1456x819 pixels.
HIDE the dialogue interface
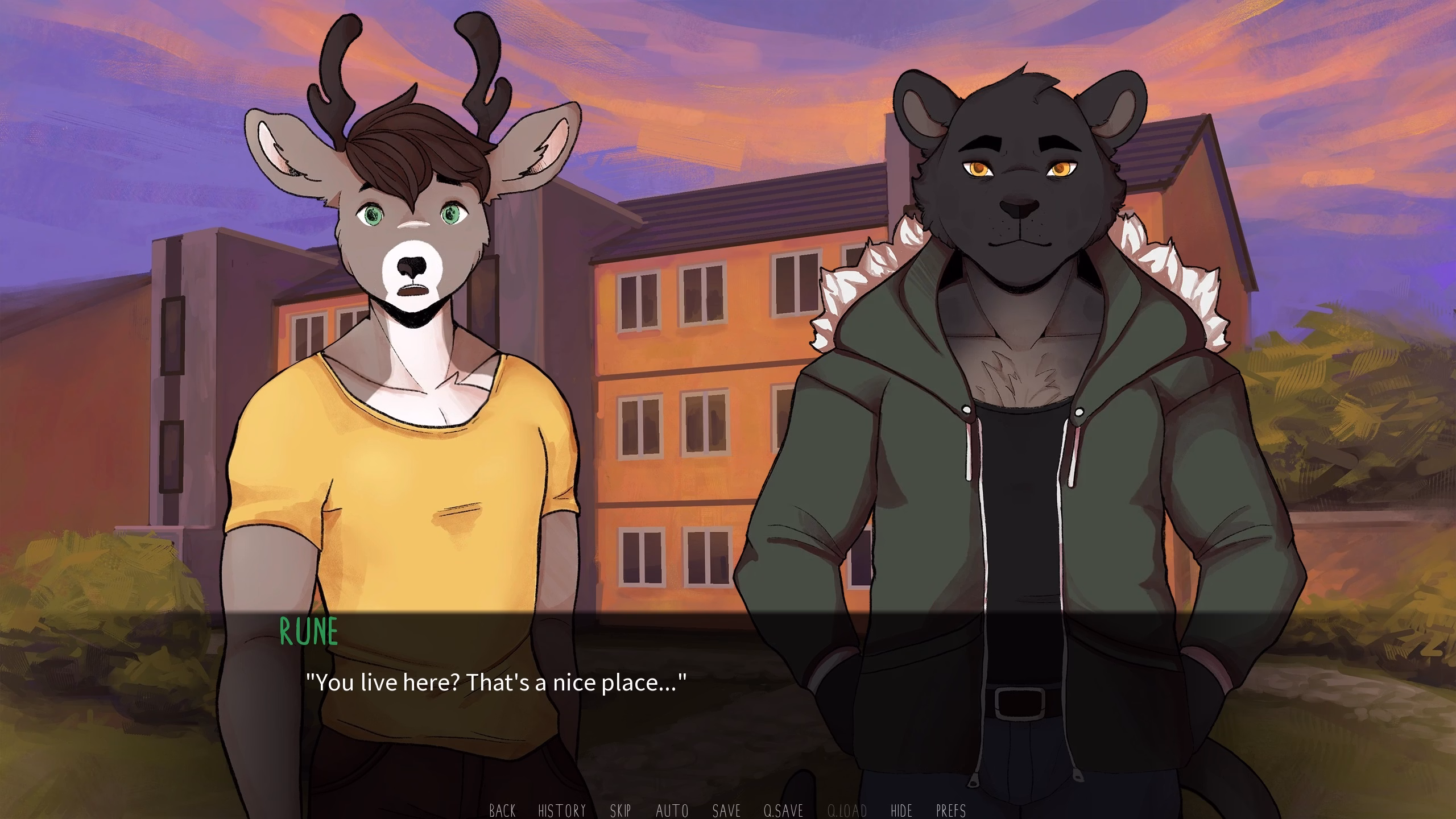(x=902, y=812)
